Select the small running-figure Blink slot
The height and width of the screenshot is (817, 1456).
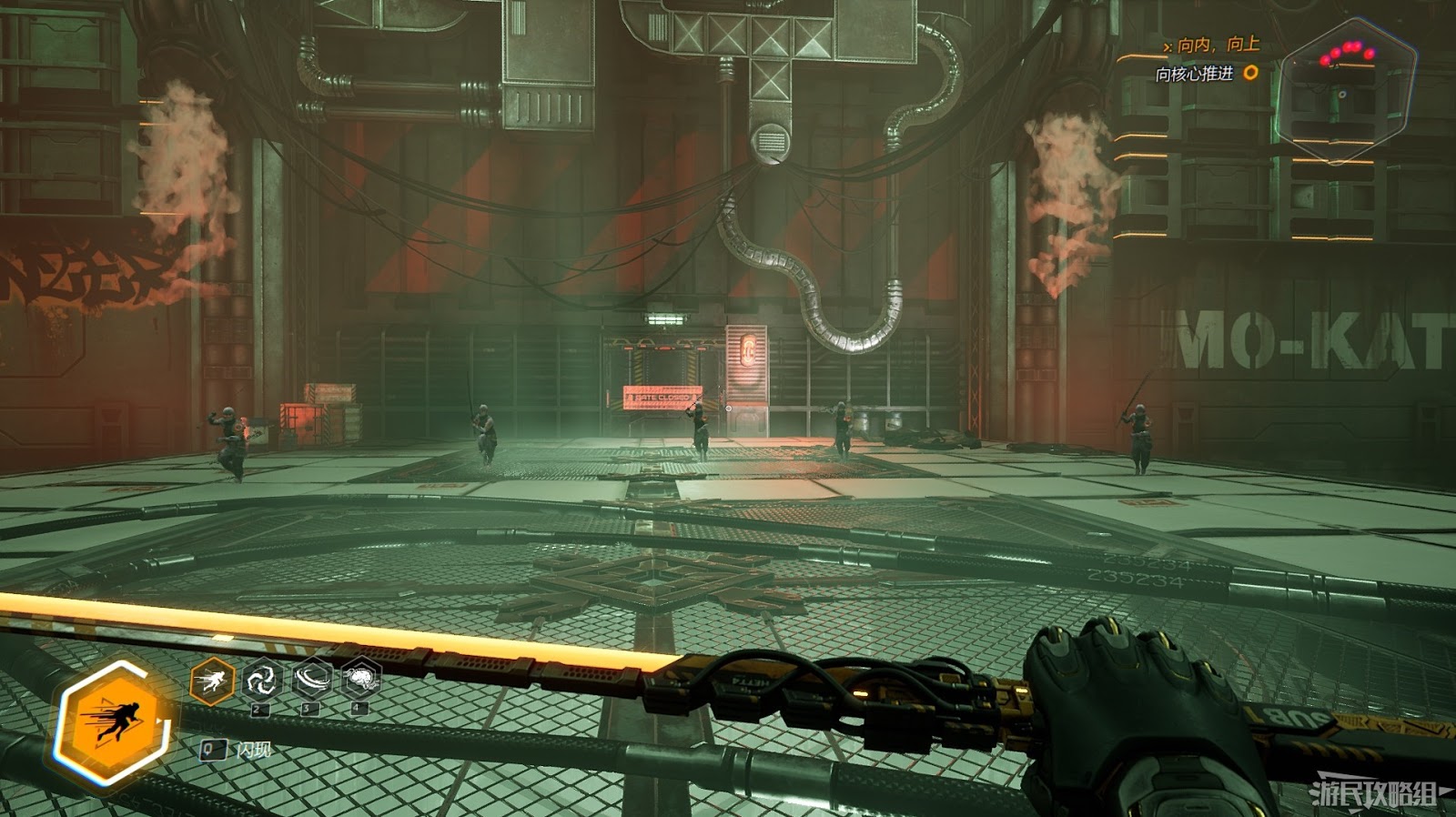(x=212, y=680)
